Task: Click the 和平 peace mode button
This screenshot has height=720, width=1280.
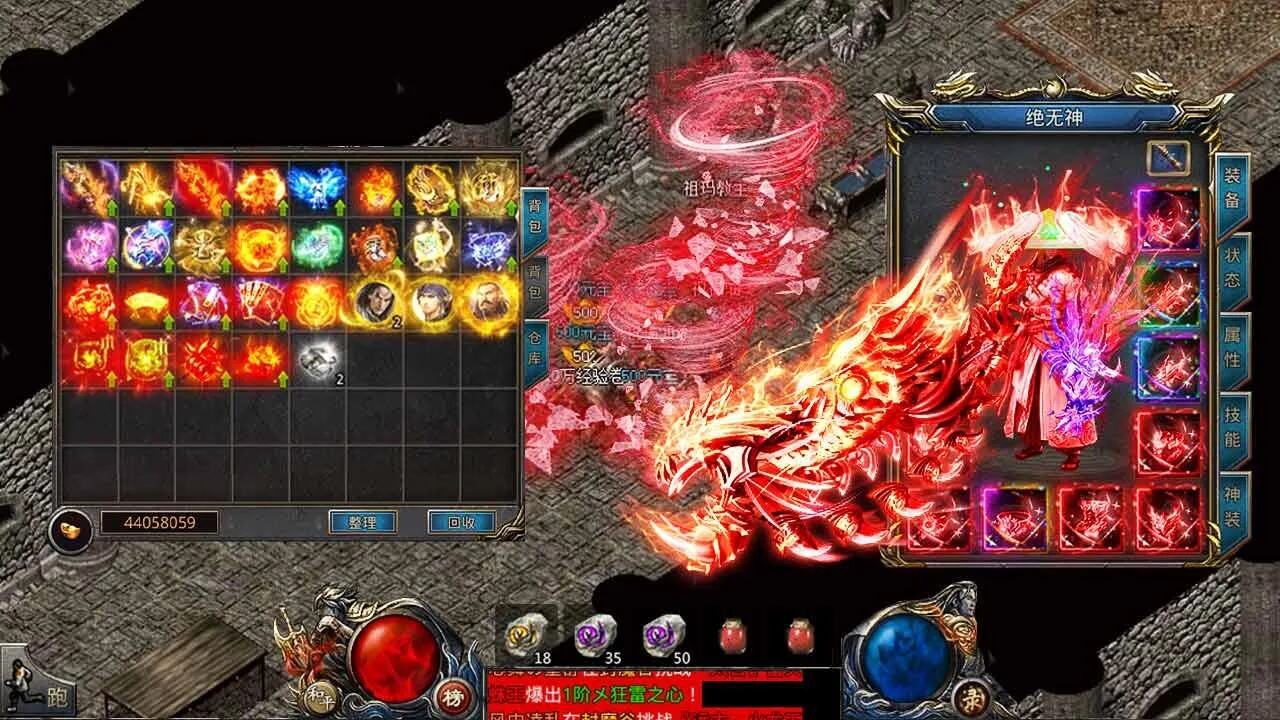Action: pos(318,694)
